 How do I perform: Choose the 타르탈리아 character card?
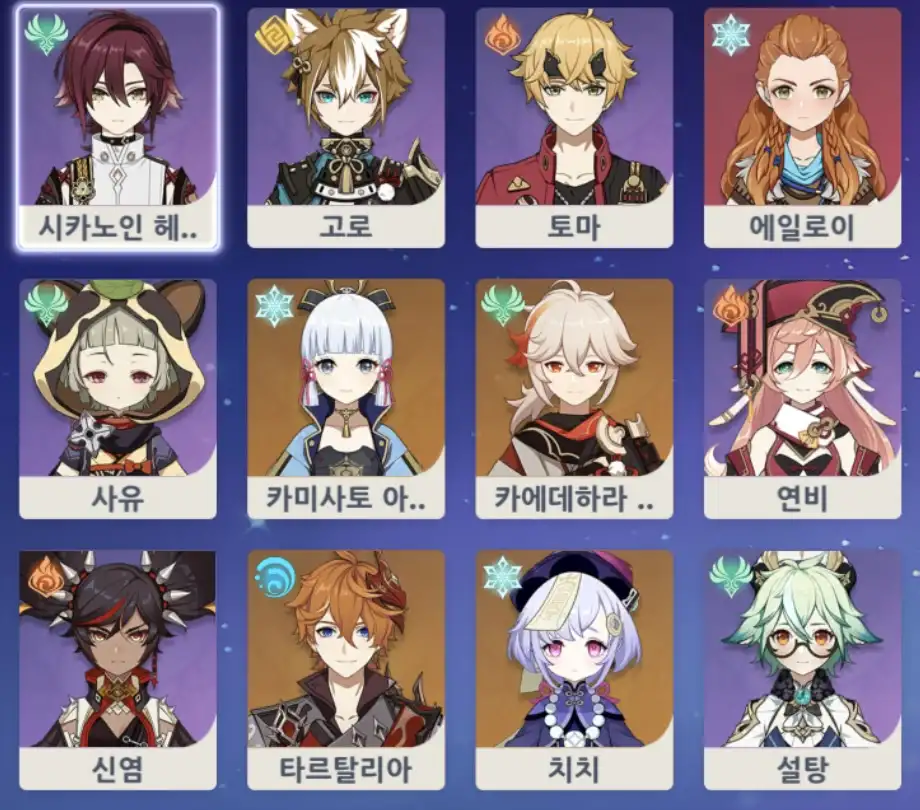(346, 668)
